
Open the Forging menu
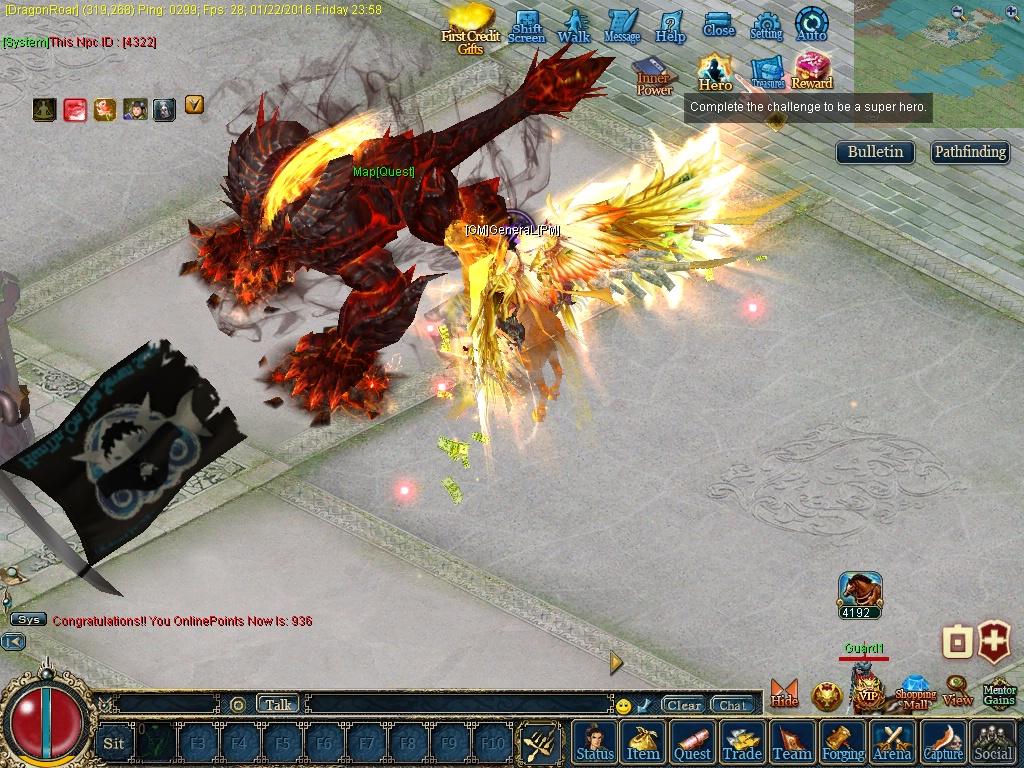click(x=843, y=742)
